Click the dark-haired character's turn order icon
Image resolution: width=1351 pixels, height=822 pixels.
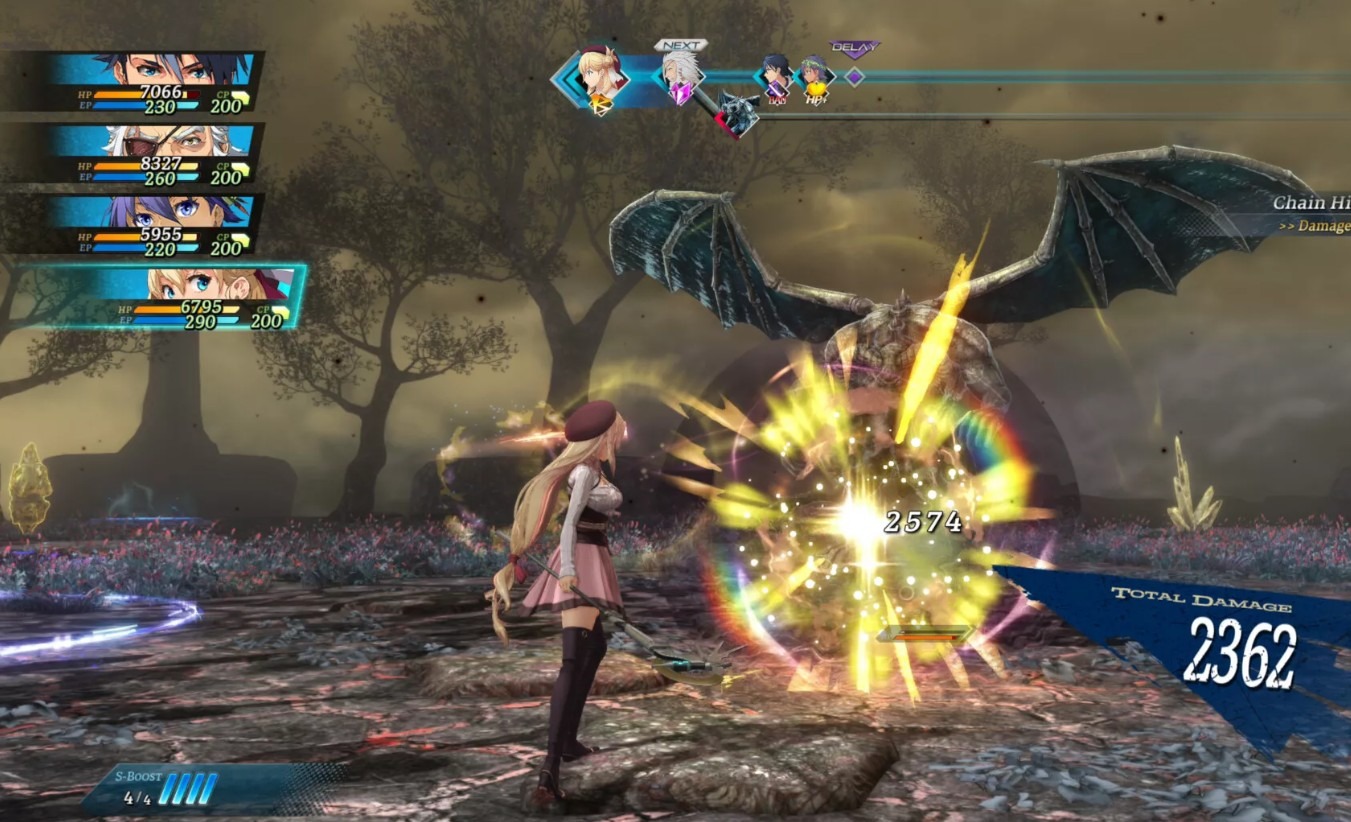[x=776, y=77]
